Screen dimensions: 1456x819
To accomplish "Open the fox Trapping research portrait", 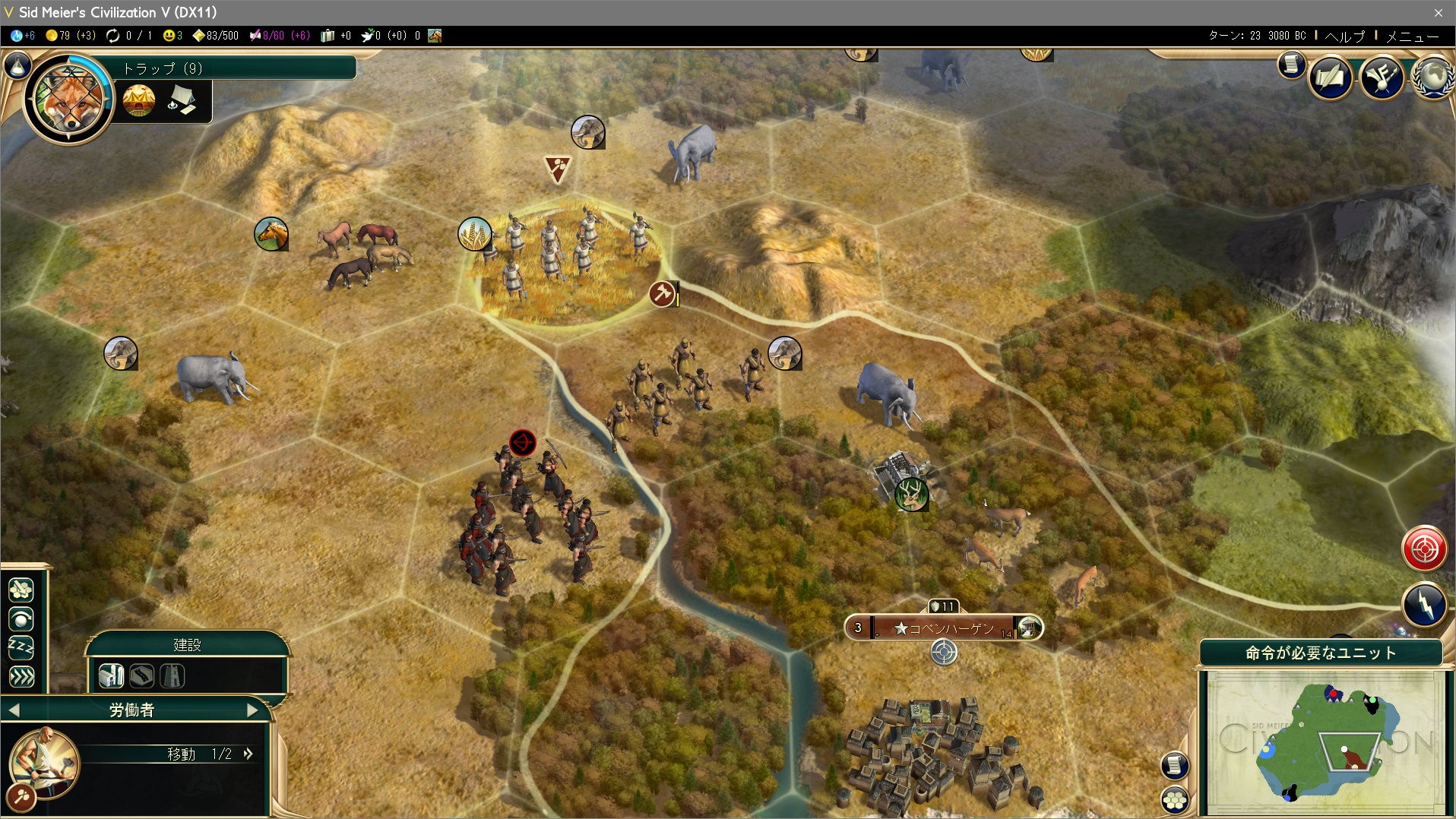I will [x=68, y=99].
